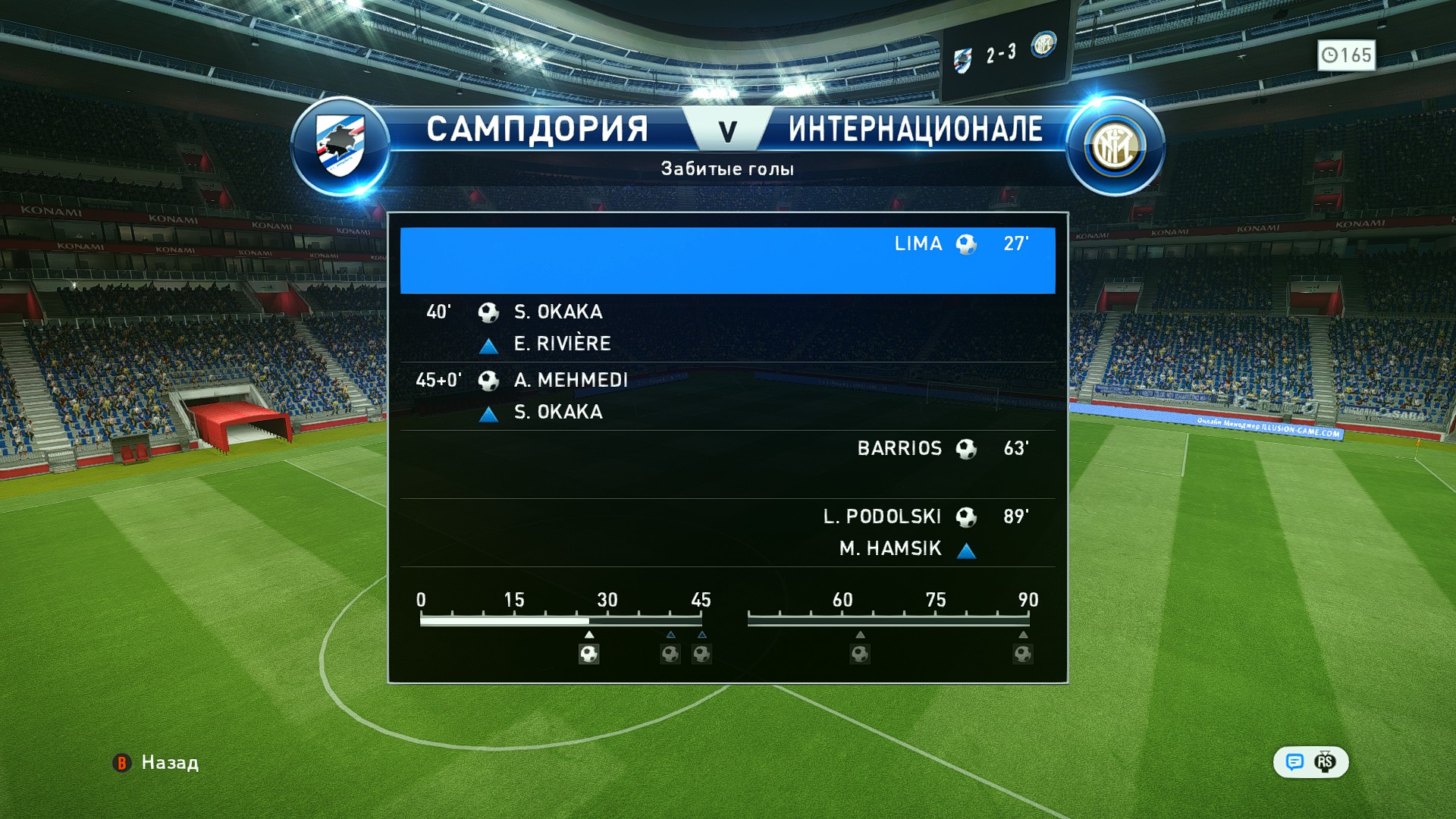The width and height of the screenshot is (1456, 819).
Task: Select A. Mehmedi's 45+0' goal row
Action: click(x=727, y=396)
